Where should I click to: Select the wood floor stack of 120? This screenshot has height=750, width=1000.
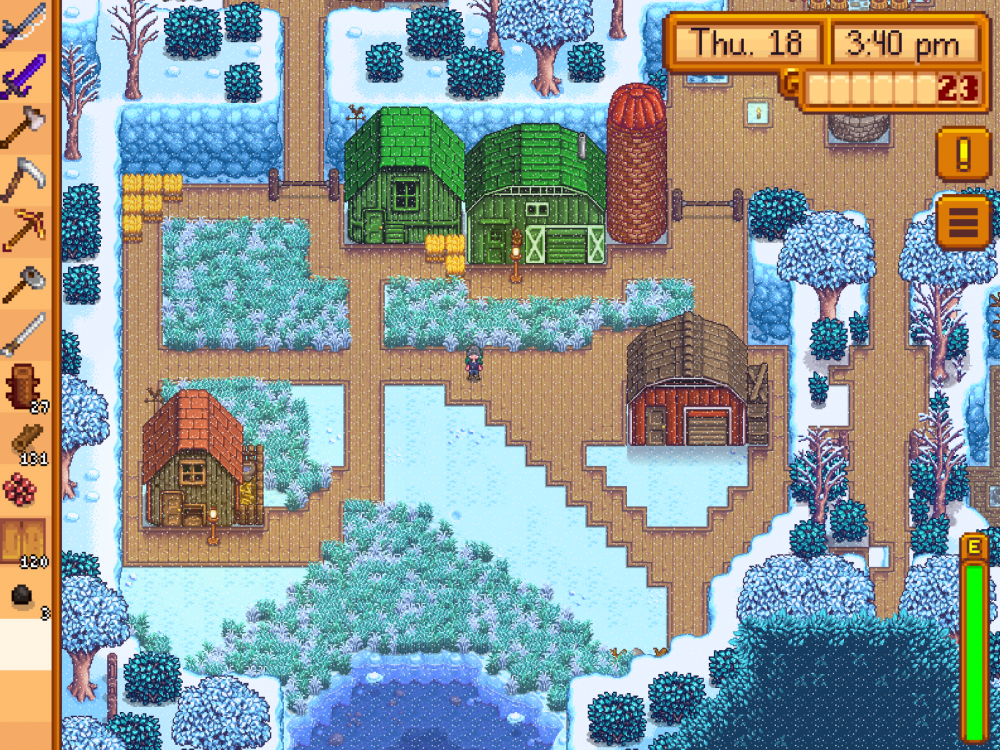point(25,543)
